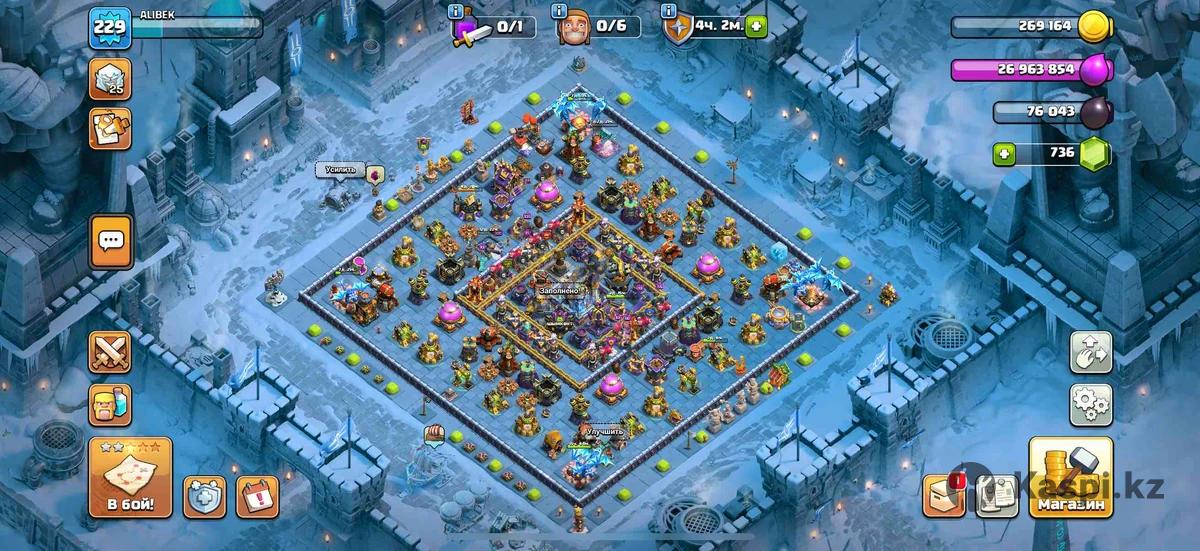Tap the Улучшить upgrade bubble

pyautogui.click(x=605, y=431)
